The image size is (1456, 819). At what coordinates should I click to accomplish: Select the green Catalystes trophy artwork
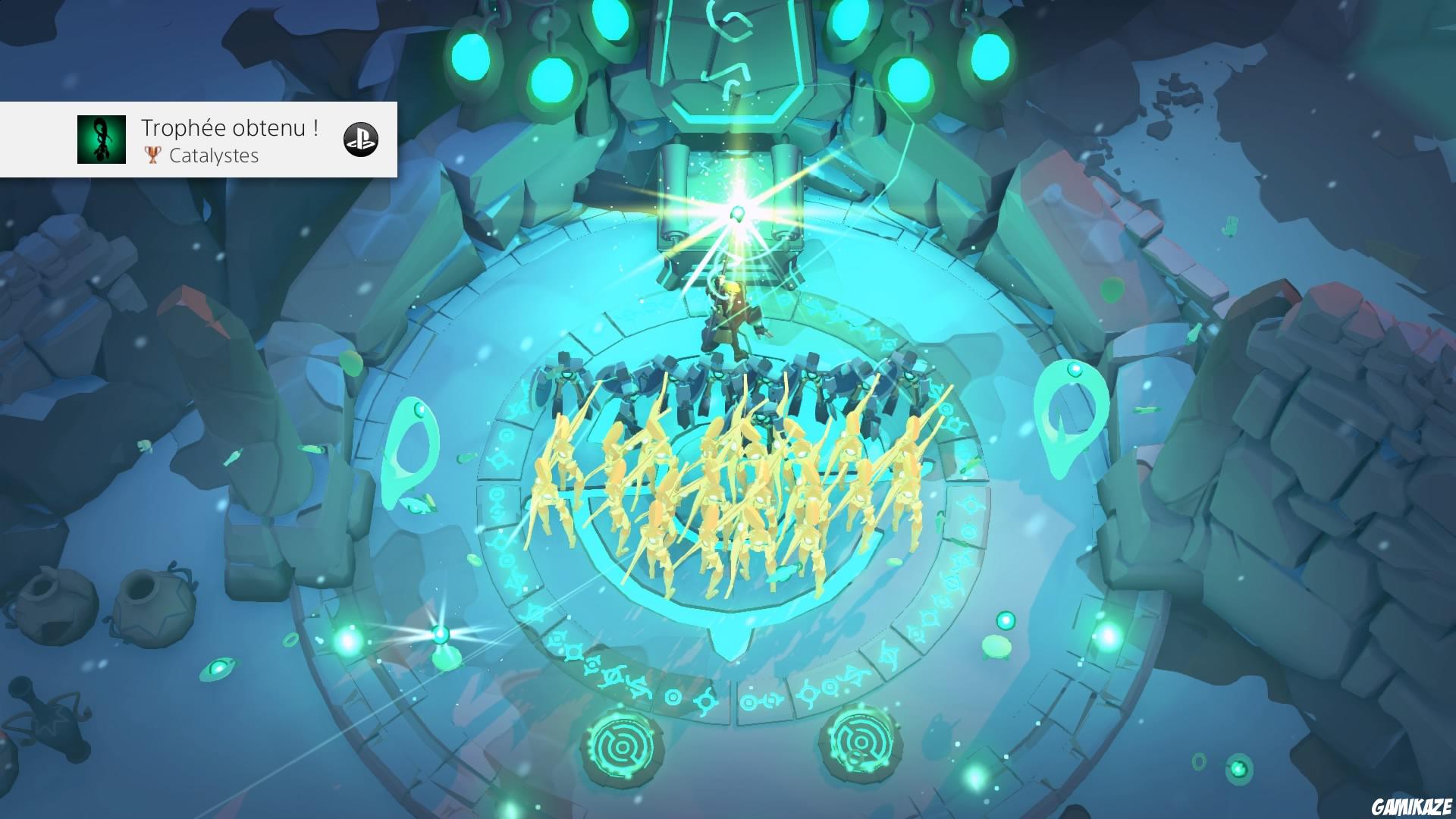click(x=101, y=140)
